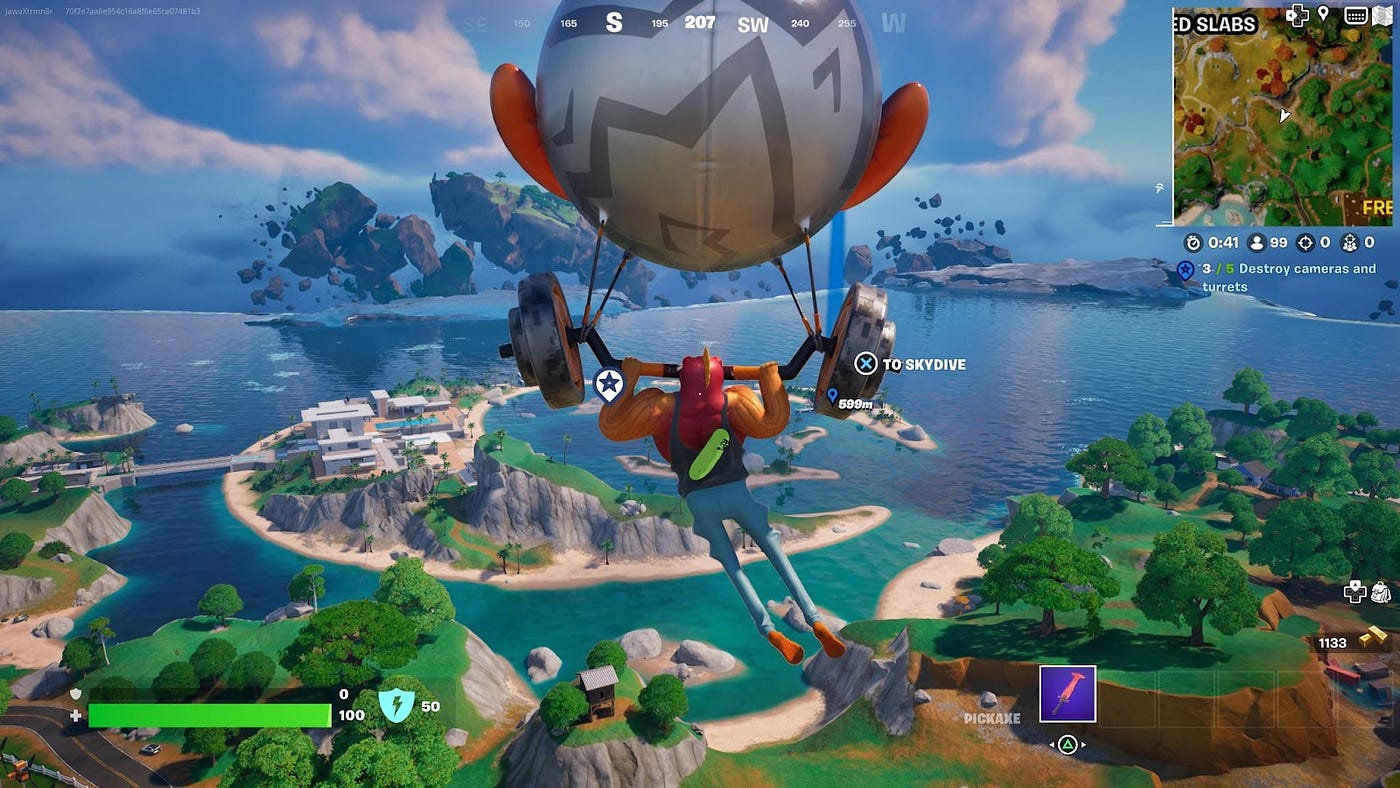Open the keyboard chat icon above the minimap
1400x788 pixels.
pyautogui.click(x=1356, y=15)
